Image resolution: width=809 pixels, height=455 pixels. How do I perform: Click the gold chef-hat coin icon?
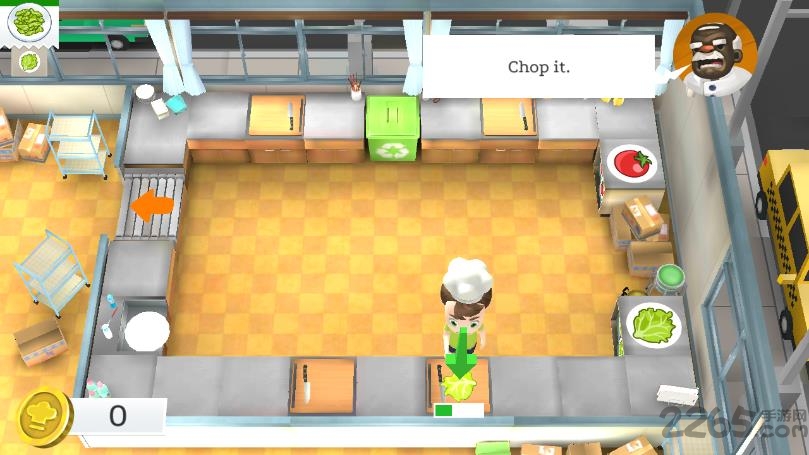(44, 416)
